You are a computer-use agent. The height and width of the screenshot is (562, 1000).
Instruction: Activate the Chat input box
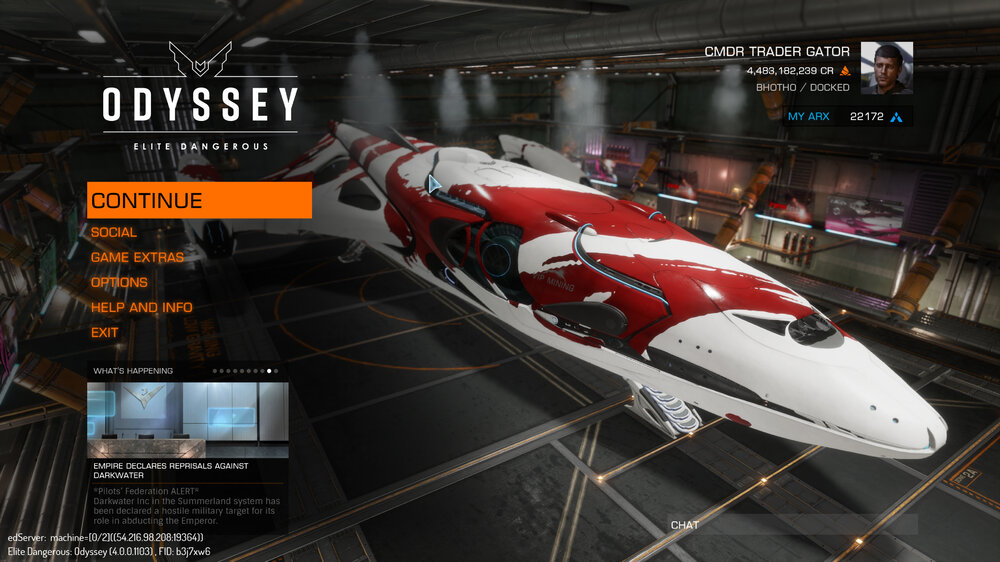(792, 525)
